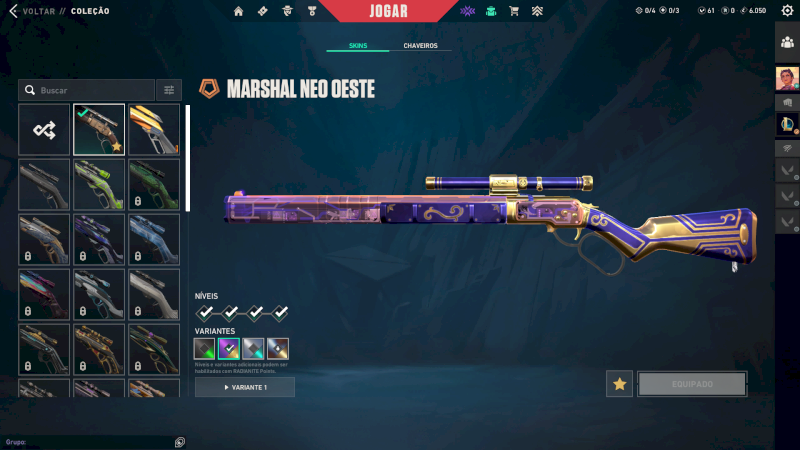
Task: Play the Variante 1 preview video
Action: (245, 387)
